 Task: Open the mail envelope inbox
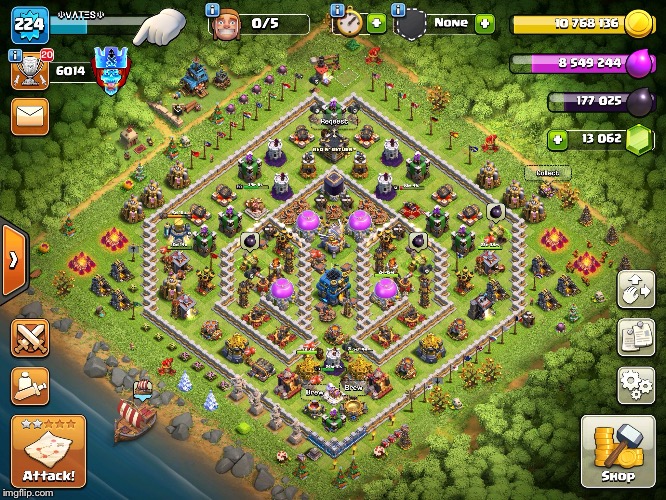[31, 116]
